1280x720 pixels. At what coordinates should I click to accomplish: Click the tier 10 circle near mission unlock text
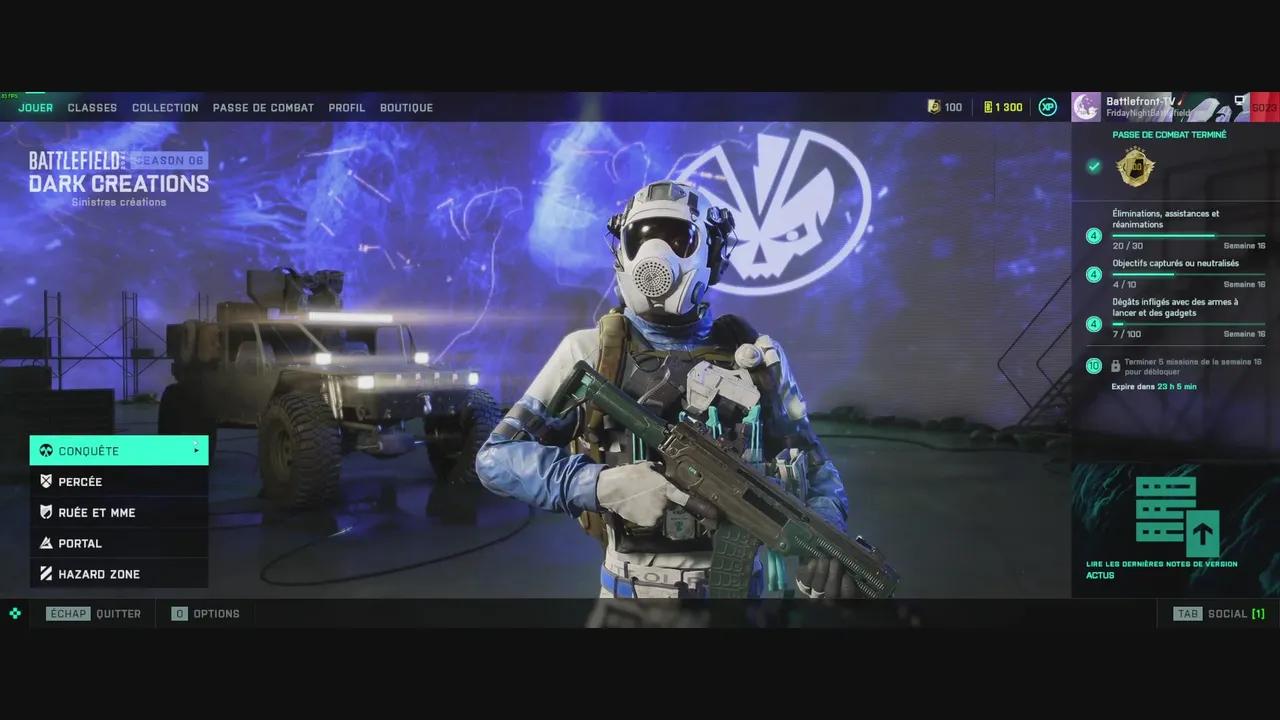1093,365
